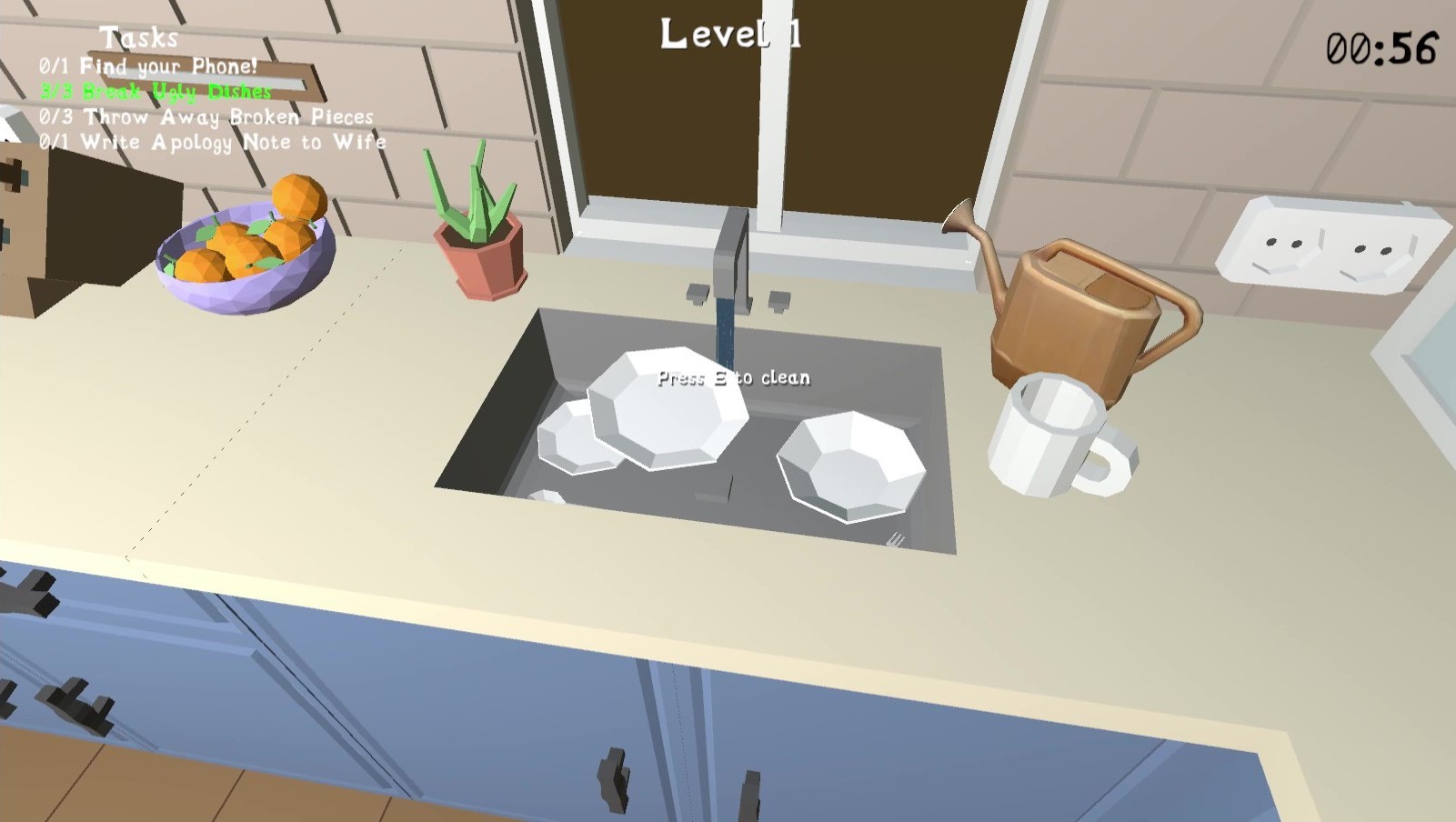
Task: Click the 00:56 countdown timer
Action: point(1382,50)
